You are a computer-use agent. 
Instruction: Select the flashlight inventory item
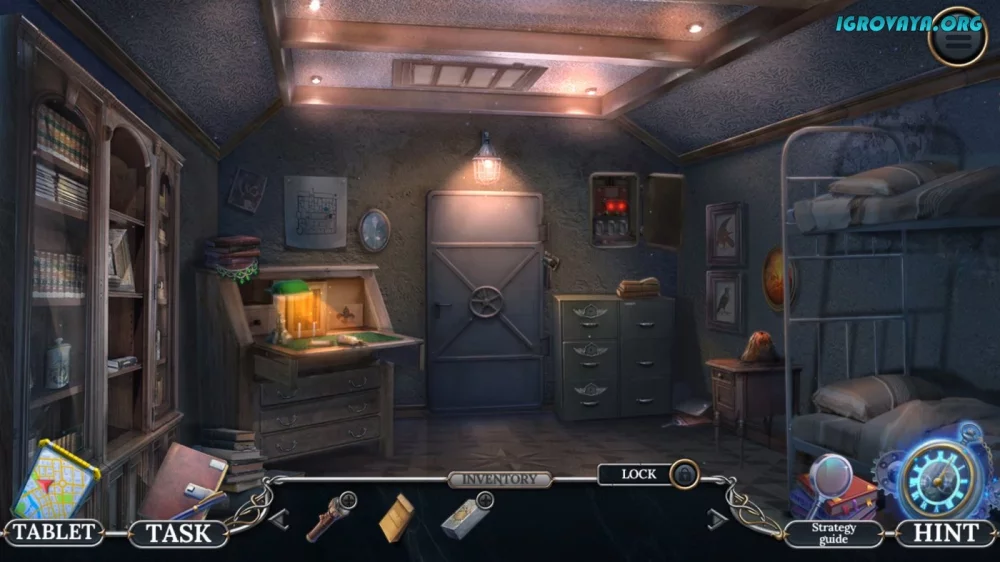coord(331,515)
